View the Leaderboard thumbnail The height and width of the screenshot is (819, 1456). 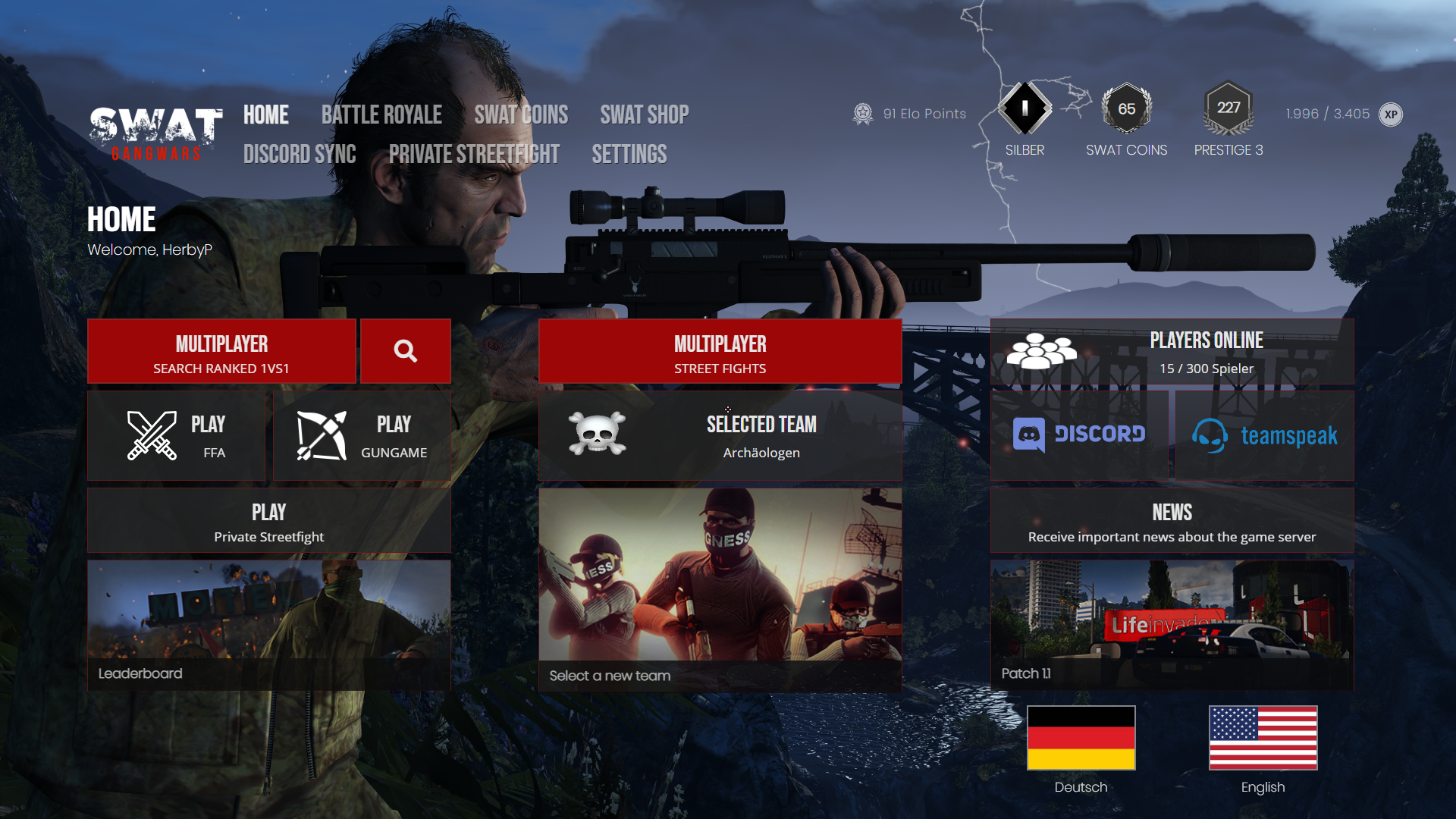(x=268, y=625)
